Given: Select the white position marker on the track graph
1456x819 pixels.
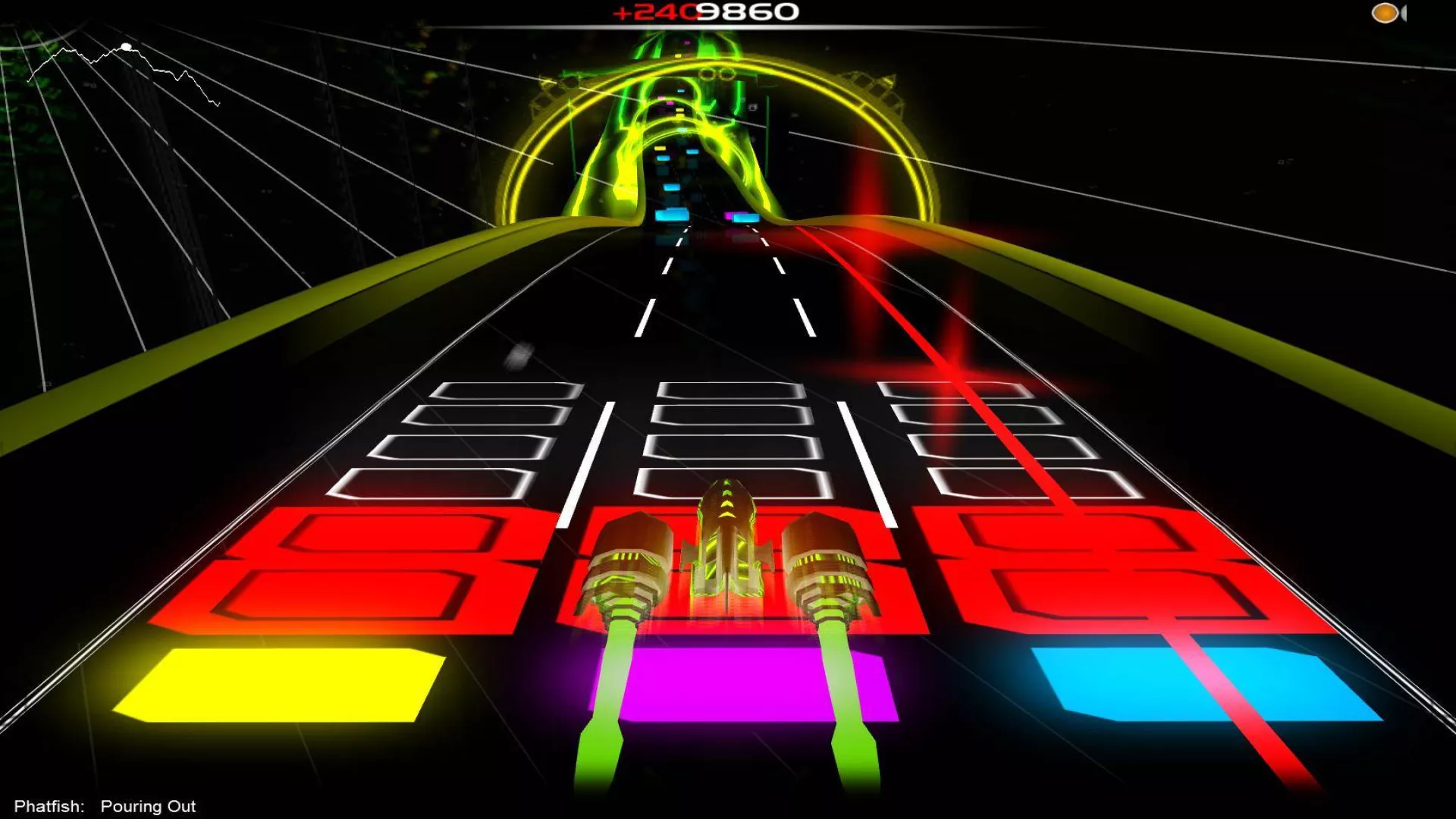Looking at the screenshot, I should click(127, 47).
